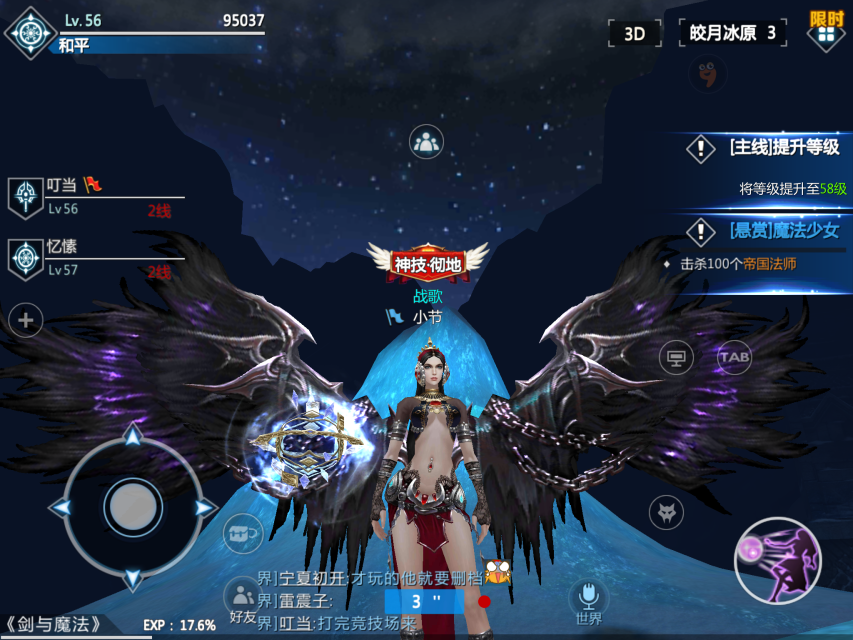This screenshot has width=853, height=640.
Task: Open the player avatar portrait
Action: click(x=30, y=32)
